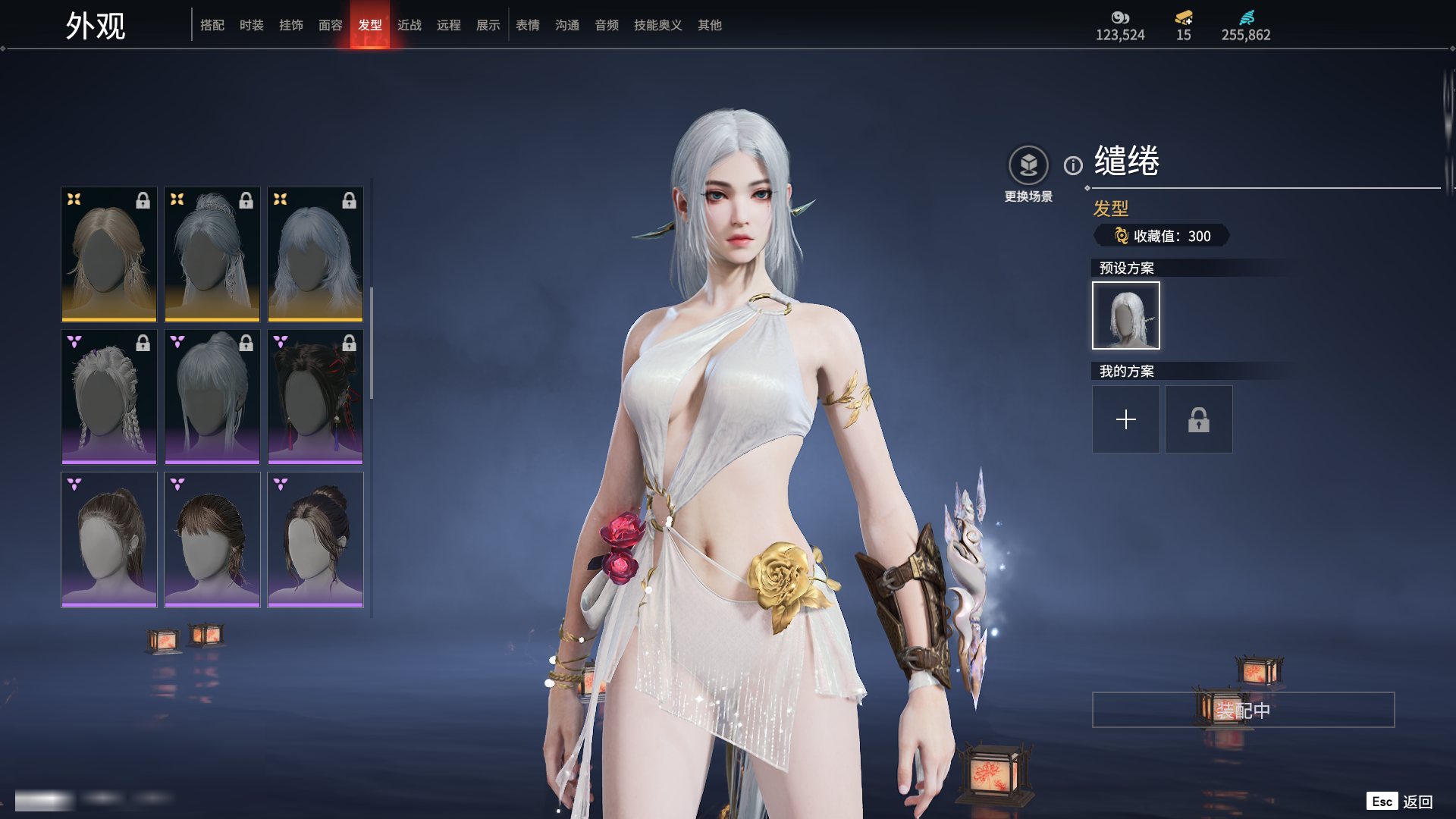Open the 近战 tab

(409, 25)
